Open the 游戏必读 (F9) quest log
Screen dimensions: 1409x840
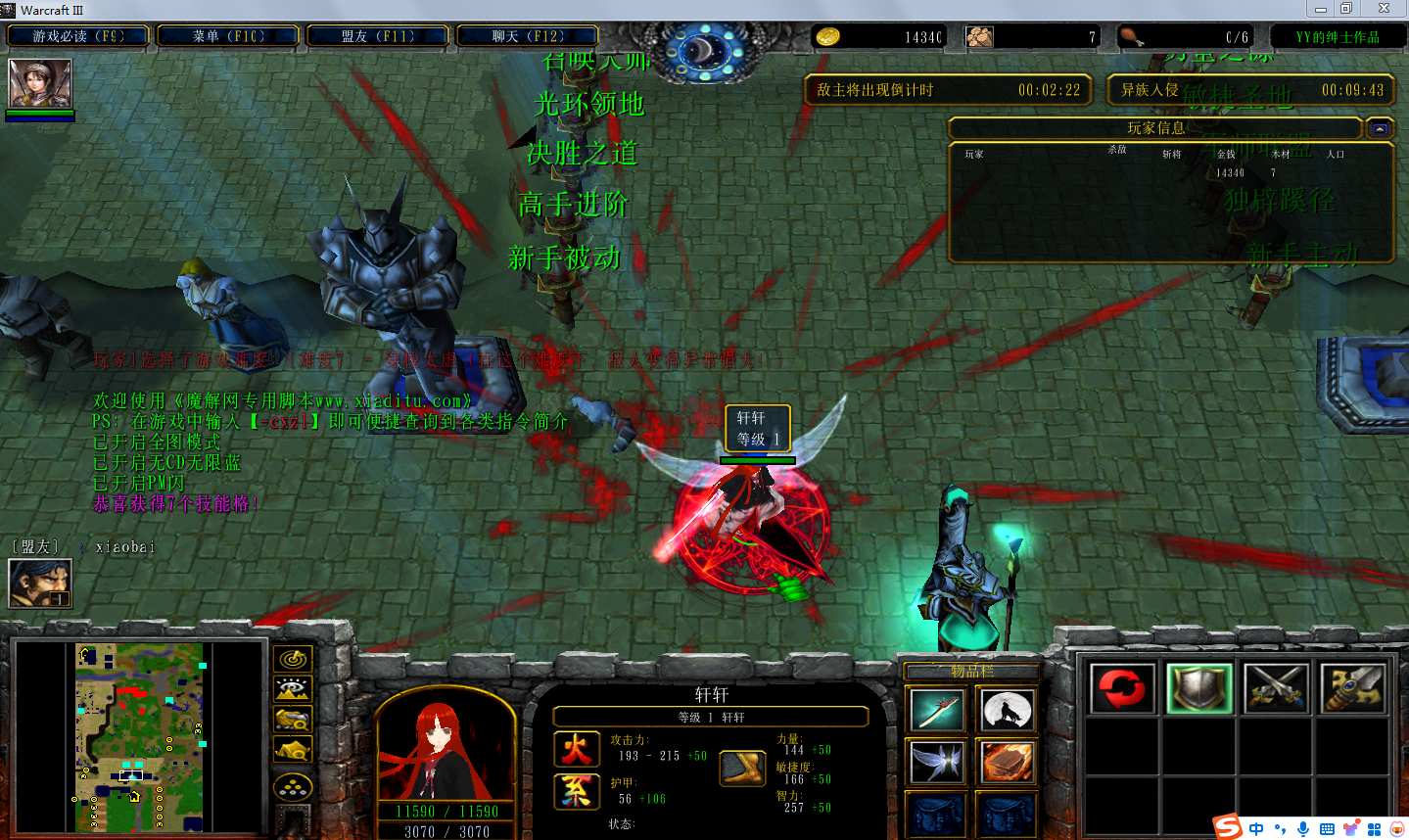pos(78,36)
